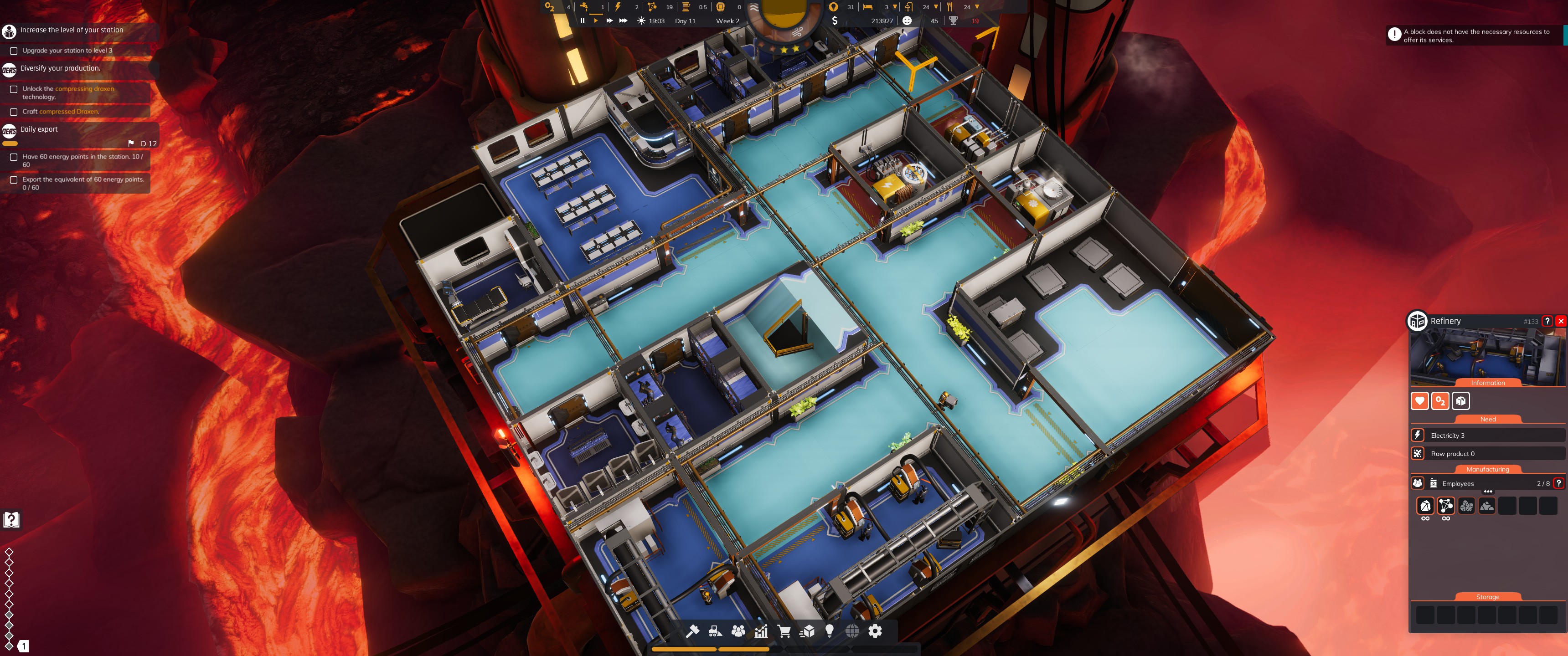Screen dimensions: 1568x656
Task: Show the statistics chart menu
Action: coord(761,631)
